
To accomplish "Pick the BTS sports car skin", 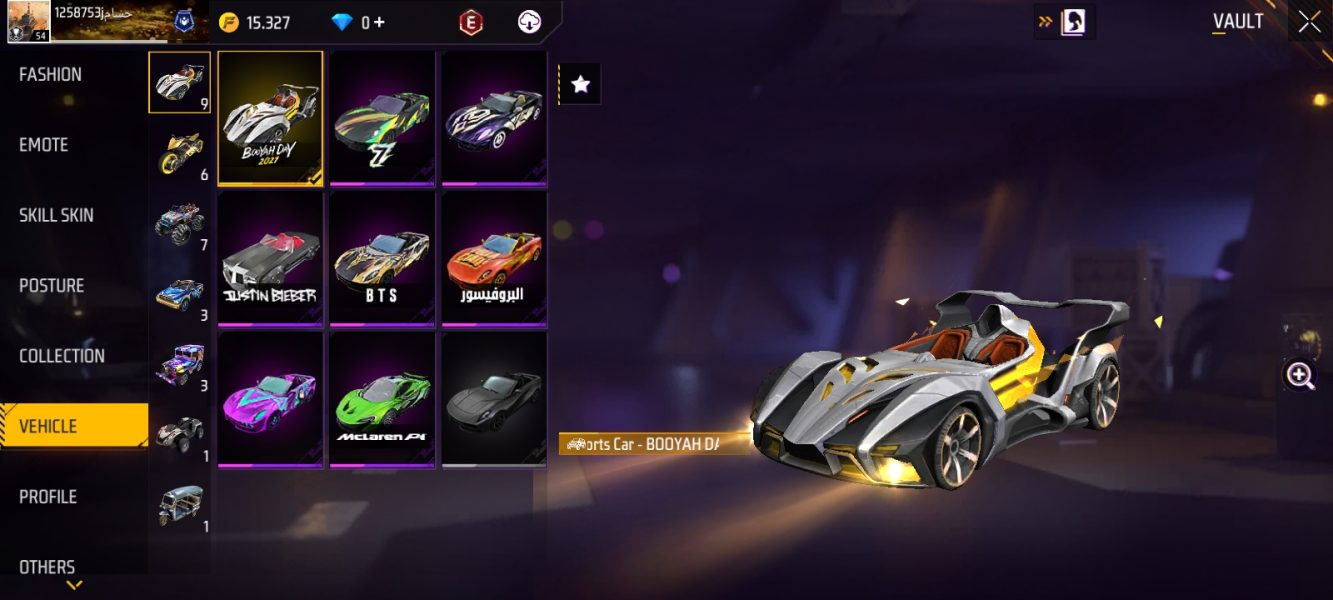I will point(382,258).
